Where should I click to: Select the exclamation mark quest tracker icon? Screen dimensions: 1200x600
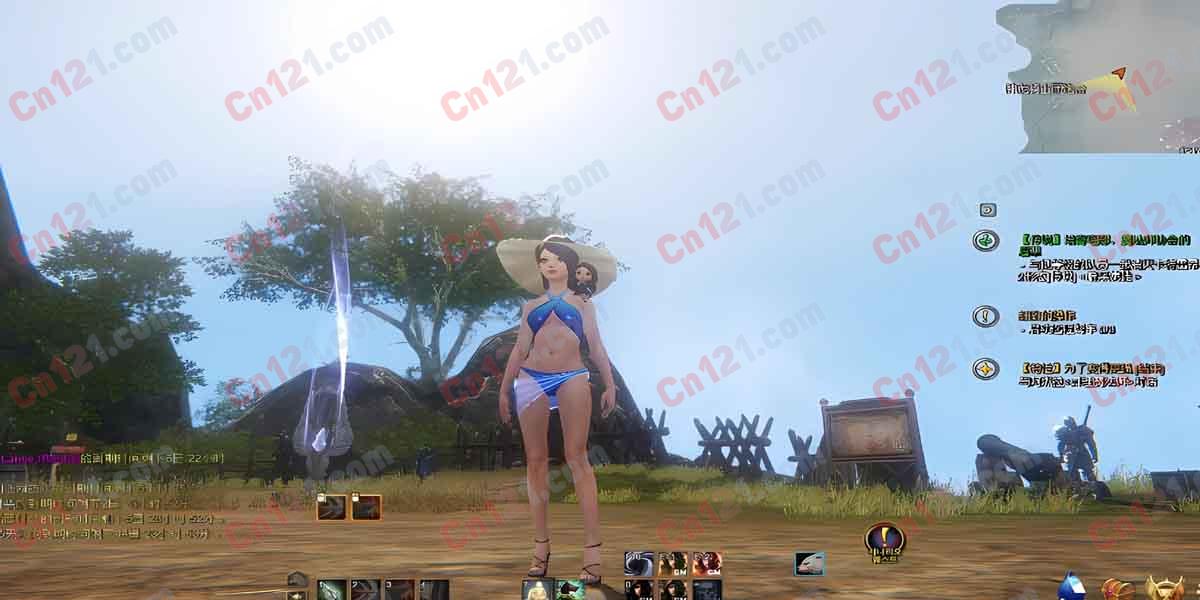[986, 317]
